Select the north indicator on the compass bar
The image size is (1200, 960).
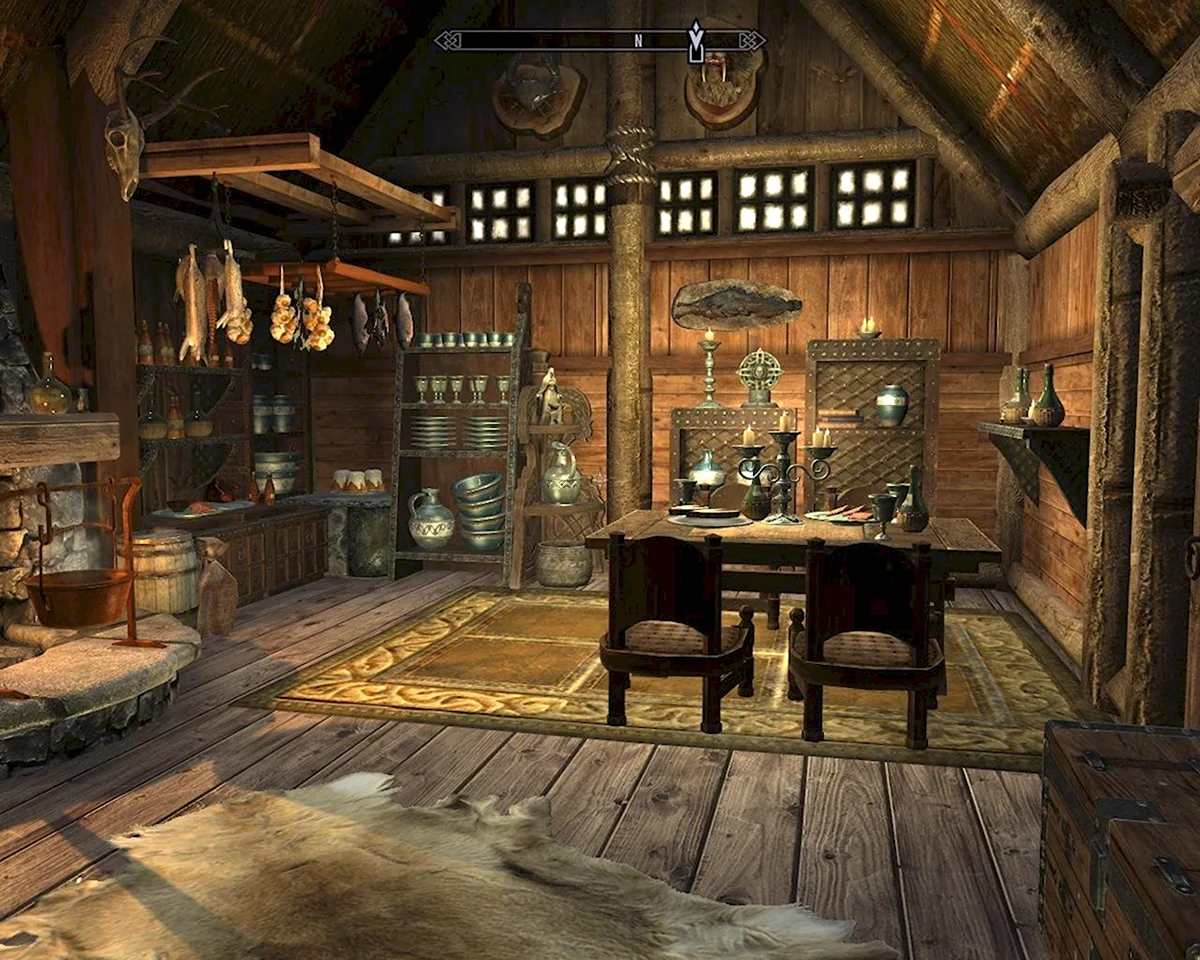tap(638, 41)
